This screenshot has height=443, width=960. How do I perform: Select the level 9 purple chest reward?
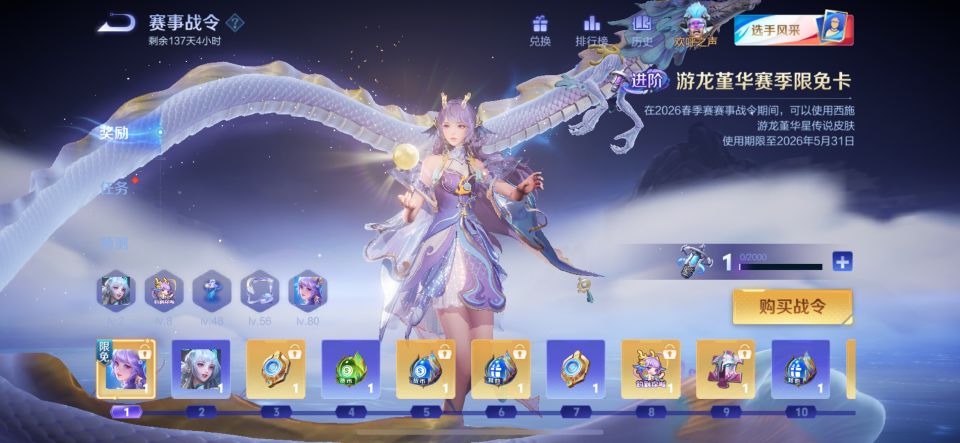coord(725,369)
